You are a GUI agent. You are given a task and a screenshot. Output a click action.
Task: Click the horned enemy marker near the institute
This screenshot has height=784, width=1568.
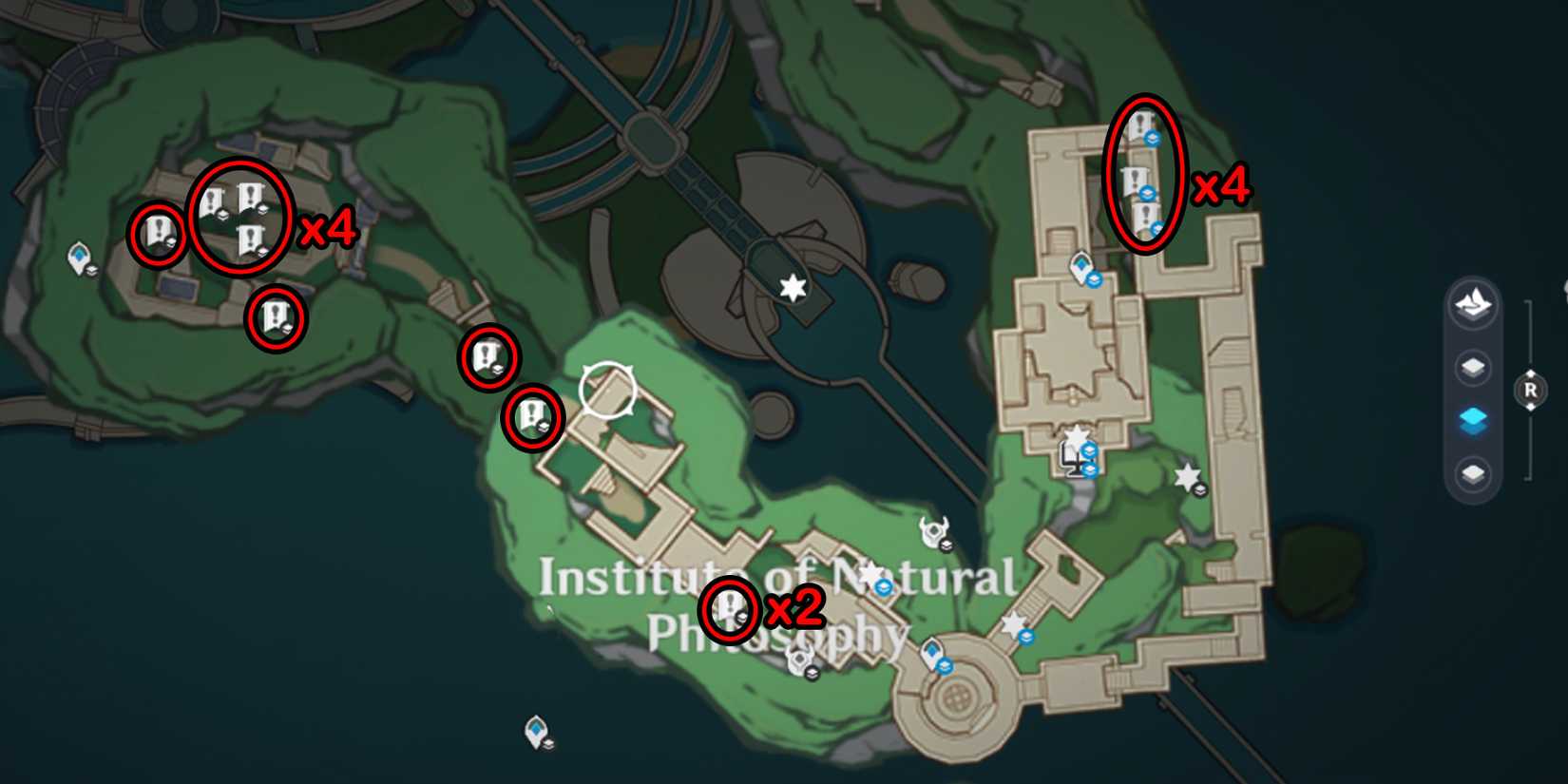click(935, 529)
